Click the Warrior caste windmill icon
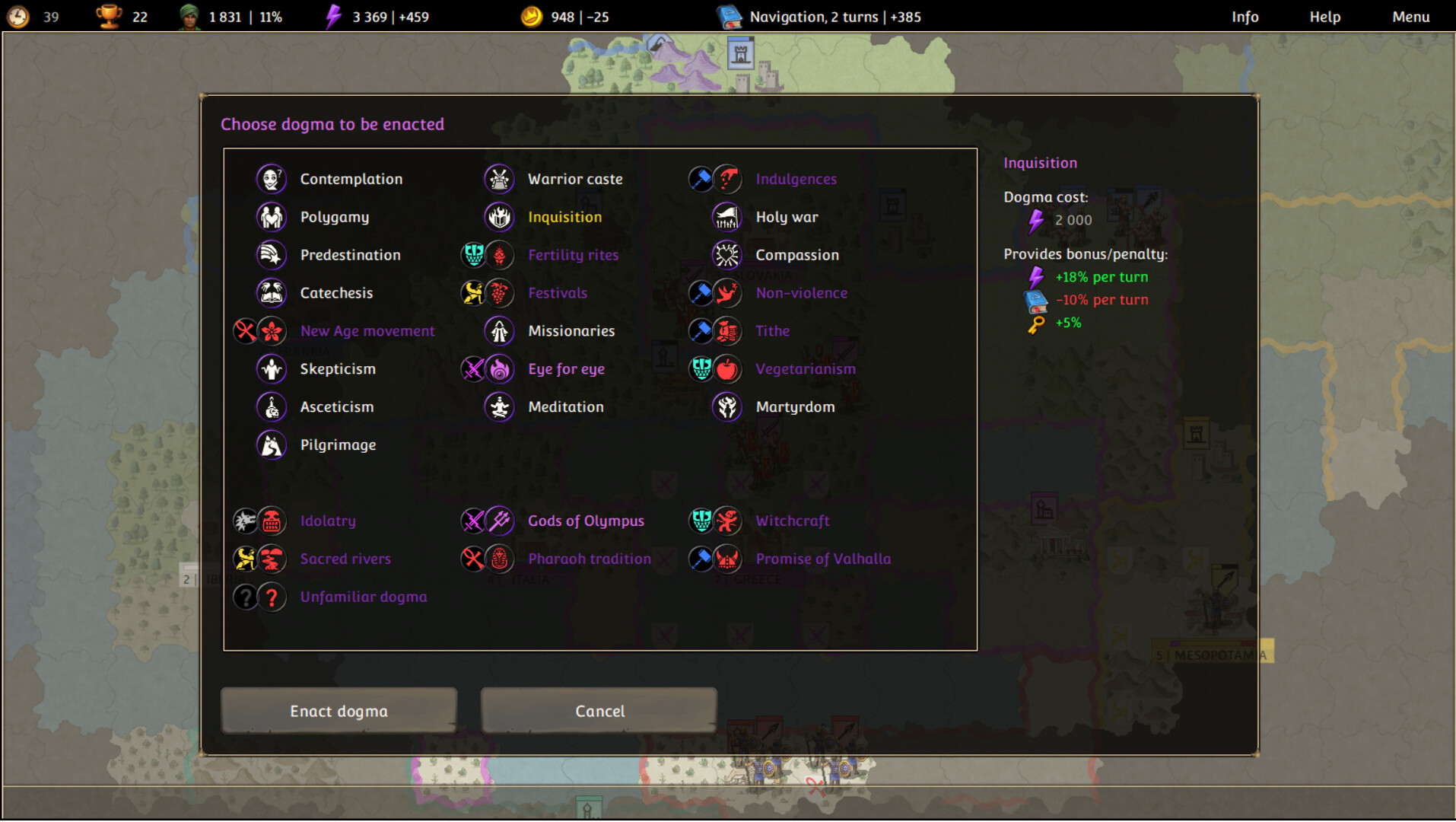The height and width of the screenshot is (822, 1456). [499, 179]
